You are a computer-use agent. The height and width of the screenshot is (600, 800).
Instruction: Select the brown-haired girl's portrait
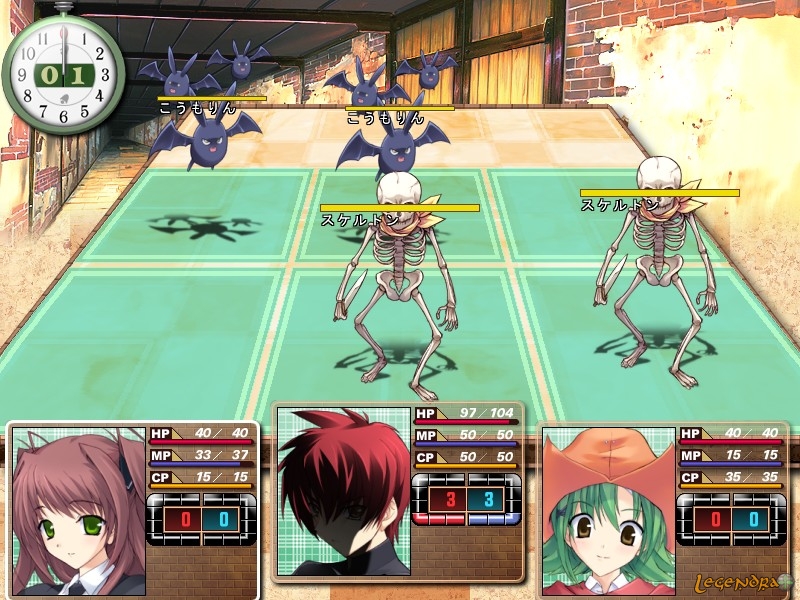(x=78, y=510)
